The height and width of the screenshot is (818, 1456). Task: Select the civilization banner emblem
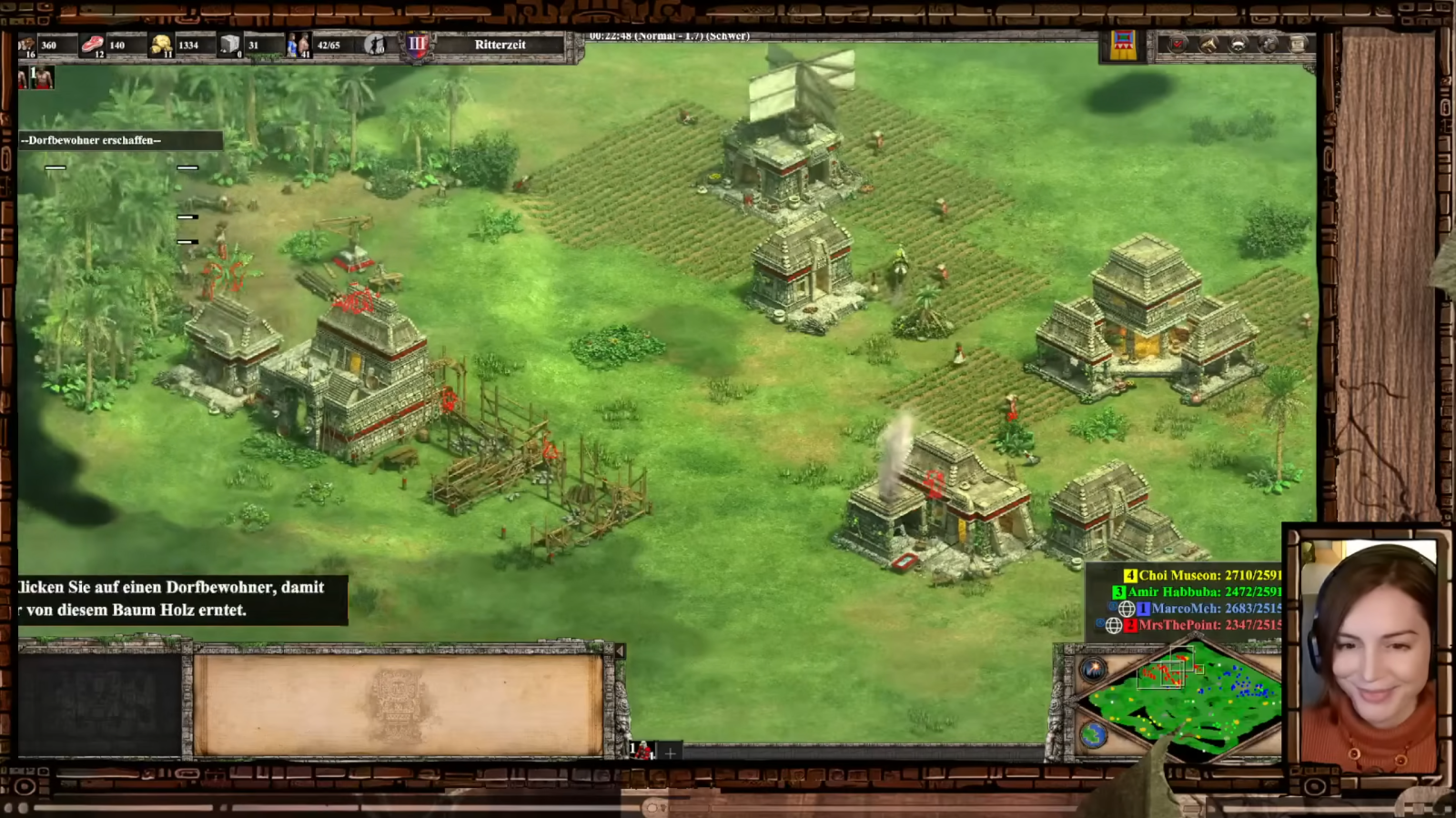point(1123,45)
